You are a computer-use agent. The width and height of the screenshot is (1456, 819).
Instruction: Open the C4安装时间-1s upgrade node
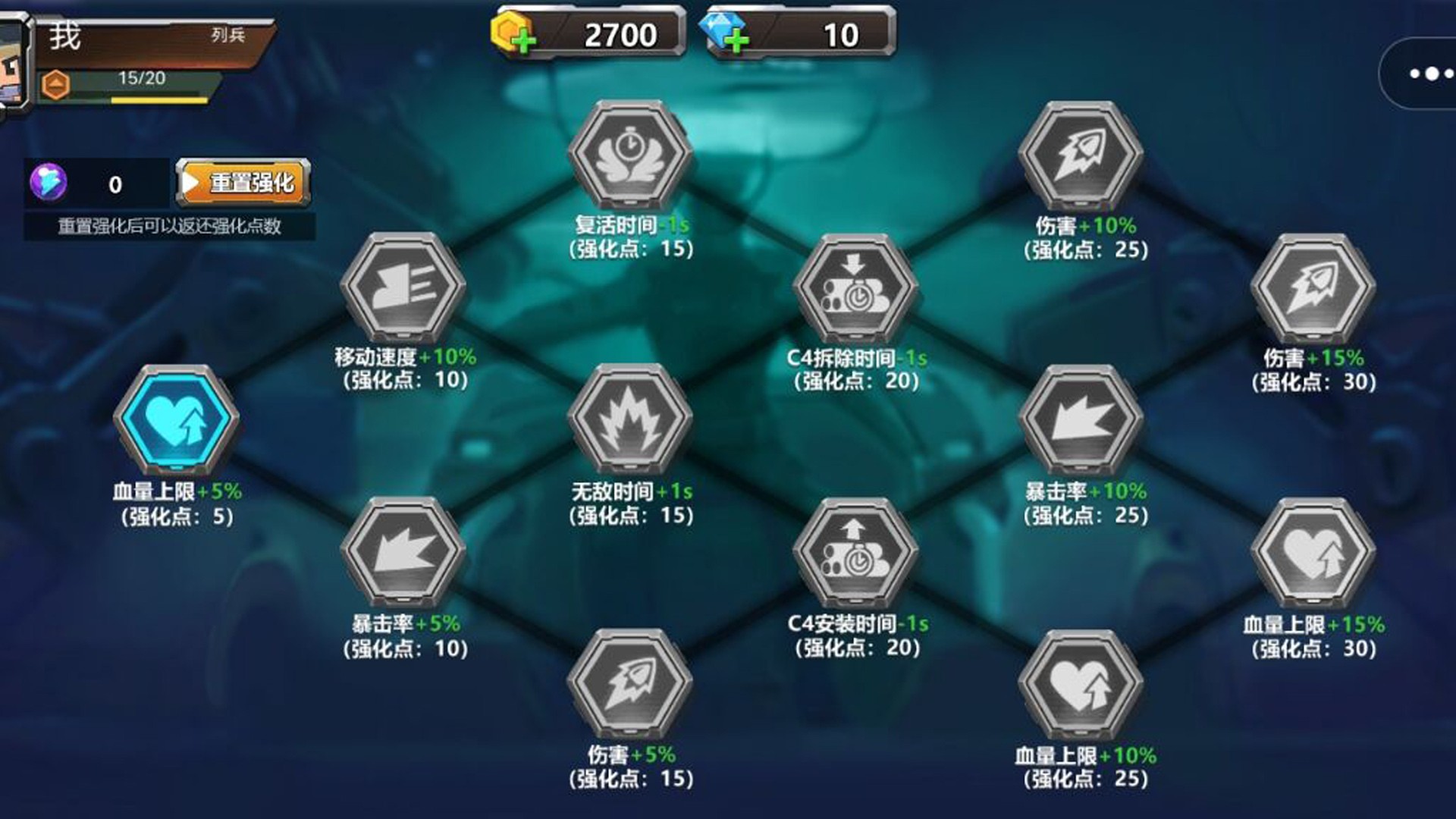point(853,552)
